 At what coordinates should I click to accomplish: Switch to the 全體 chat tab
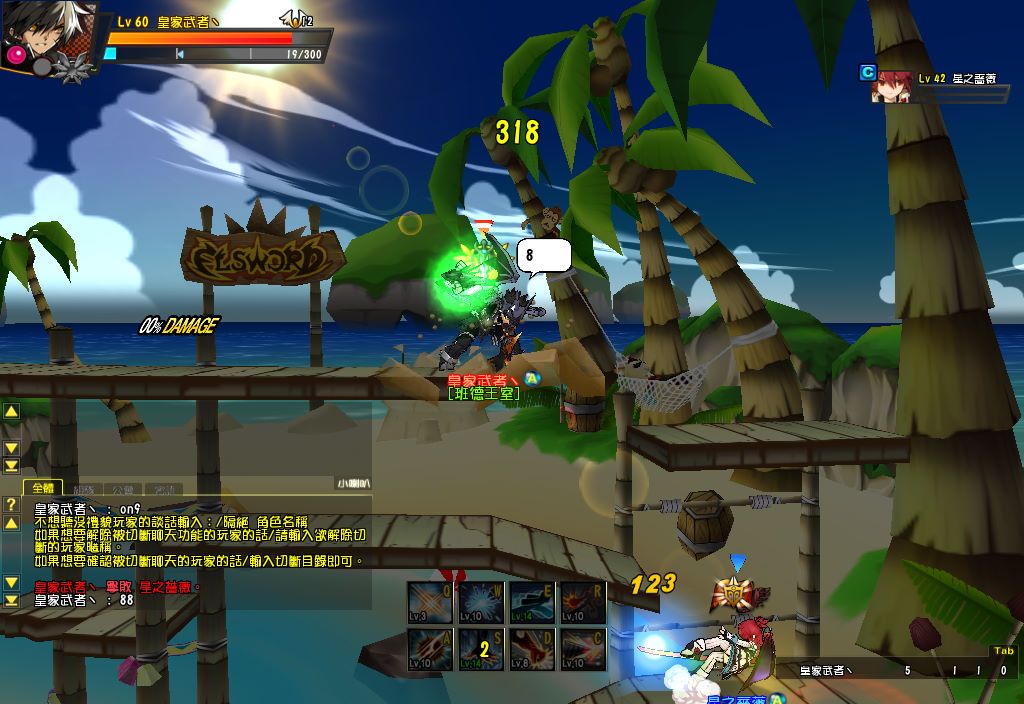pyautogui.click(x=44, y=488)
